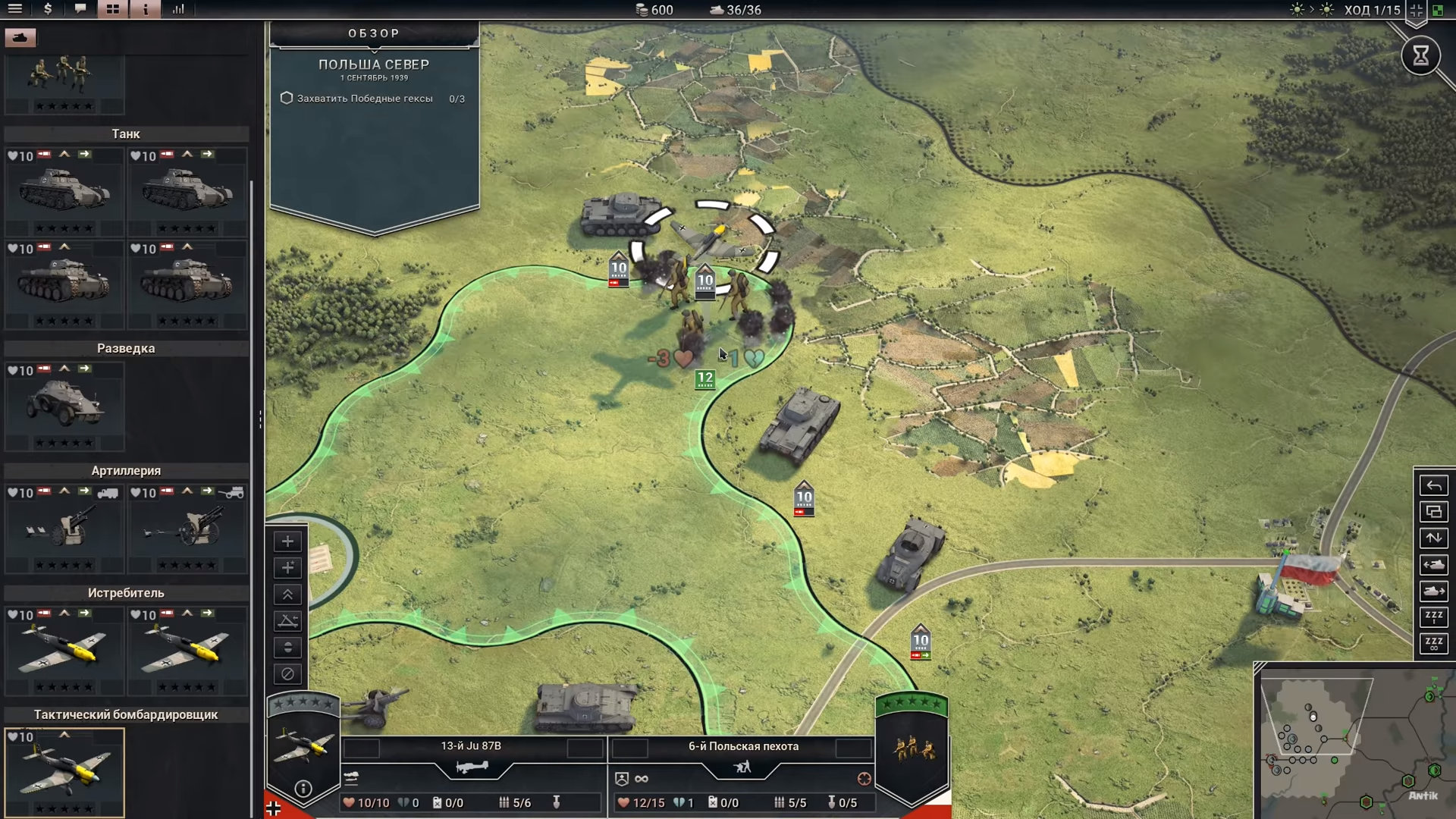Put unit to sleep indefinitely

click(1433, 644)
